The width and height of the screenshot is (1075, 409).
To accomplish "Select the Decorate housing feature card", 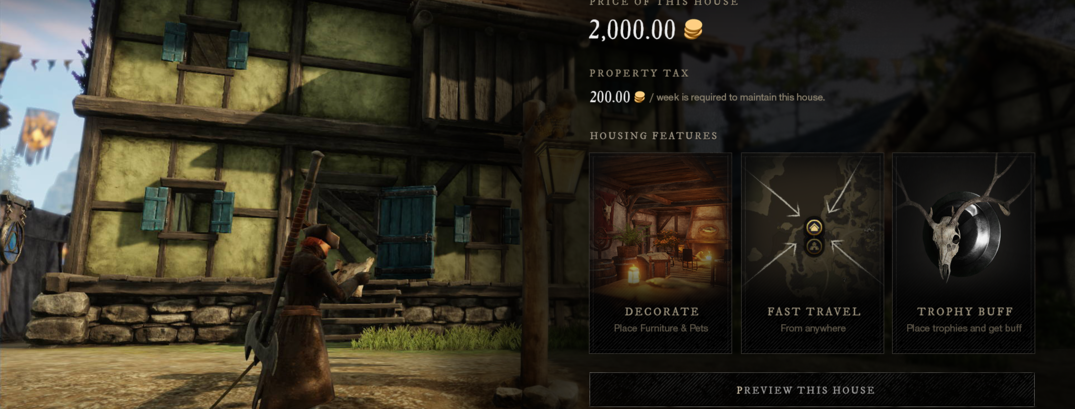I will click(x=661, y=253).
